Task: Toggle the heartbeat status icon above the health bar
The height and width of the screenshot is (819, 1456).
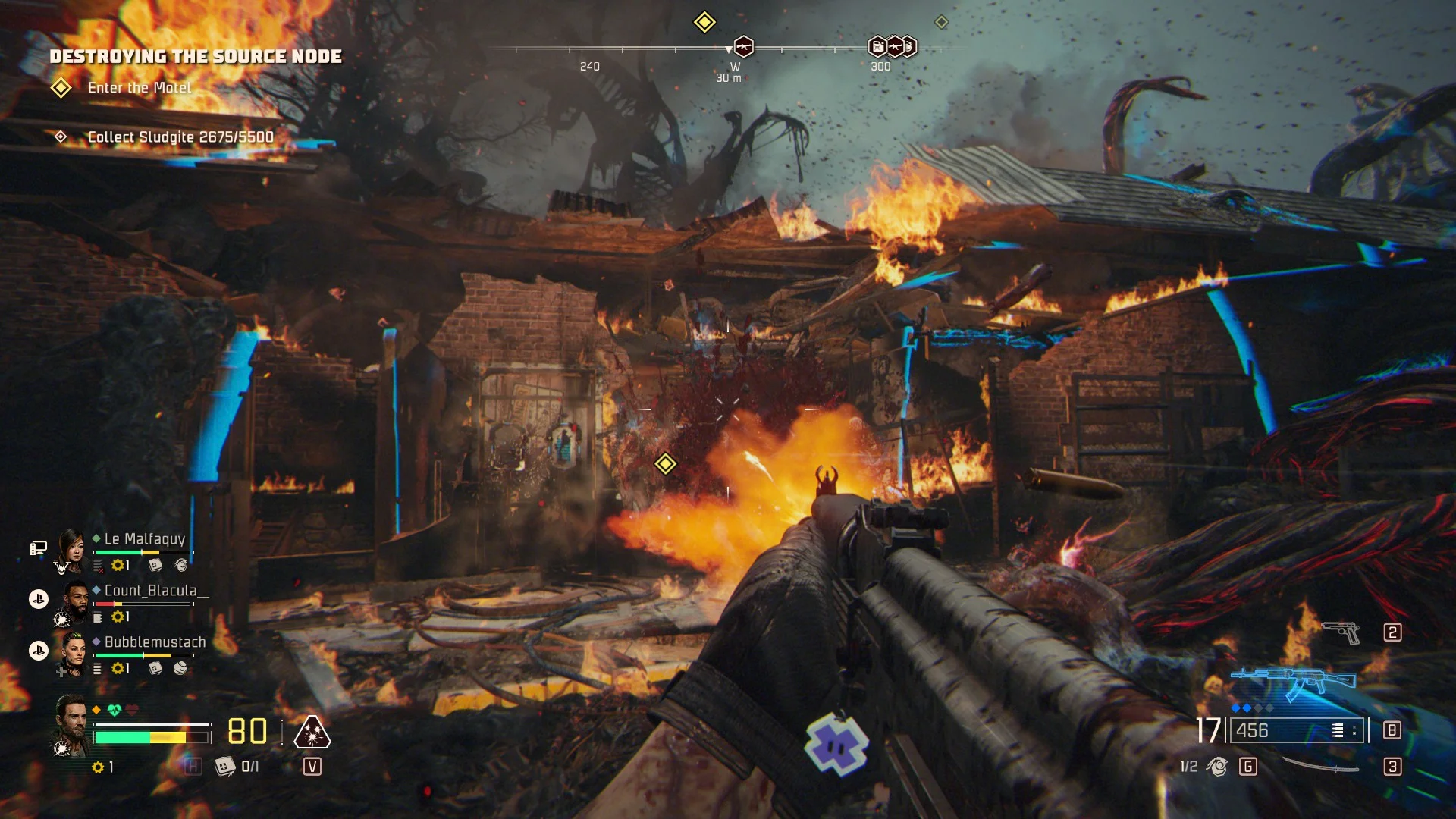Action: [x=114, y=710]
